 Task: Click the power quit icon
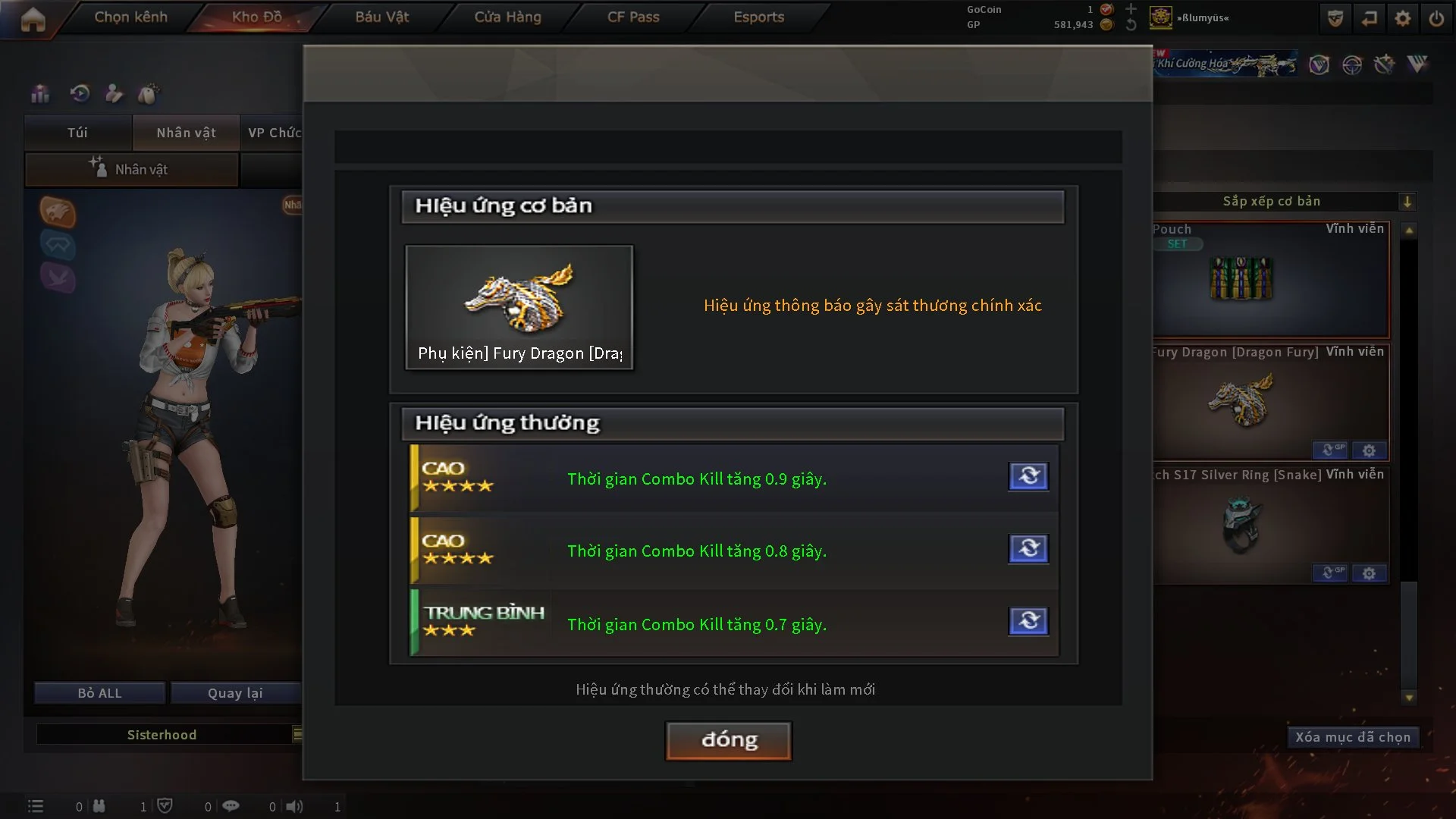click(x=1436, y=18)
